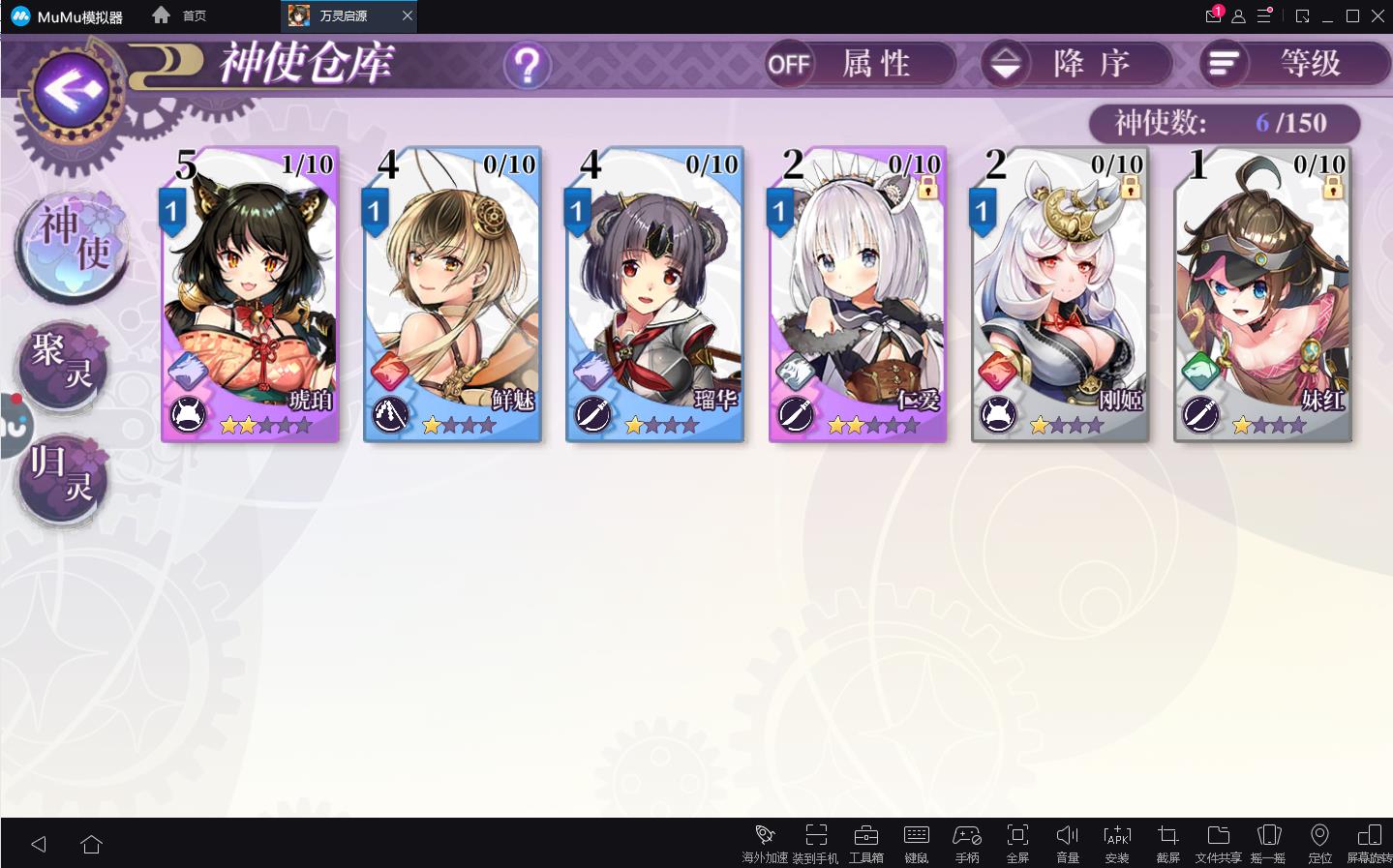Screen dimensions: 1393x868
Task: Switch the 降序 sort order
Action: pos(1076,64)
